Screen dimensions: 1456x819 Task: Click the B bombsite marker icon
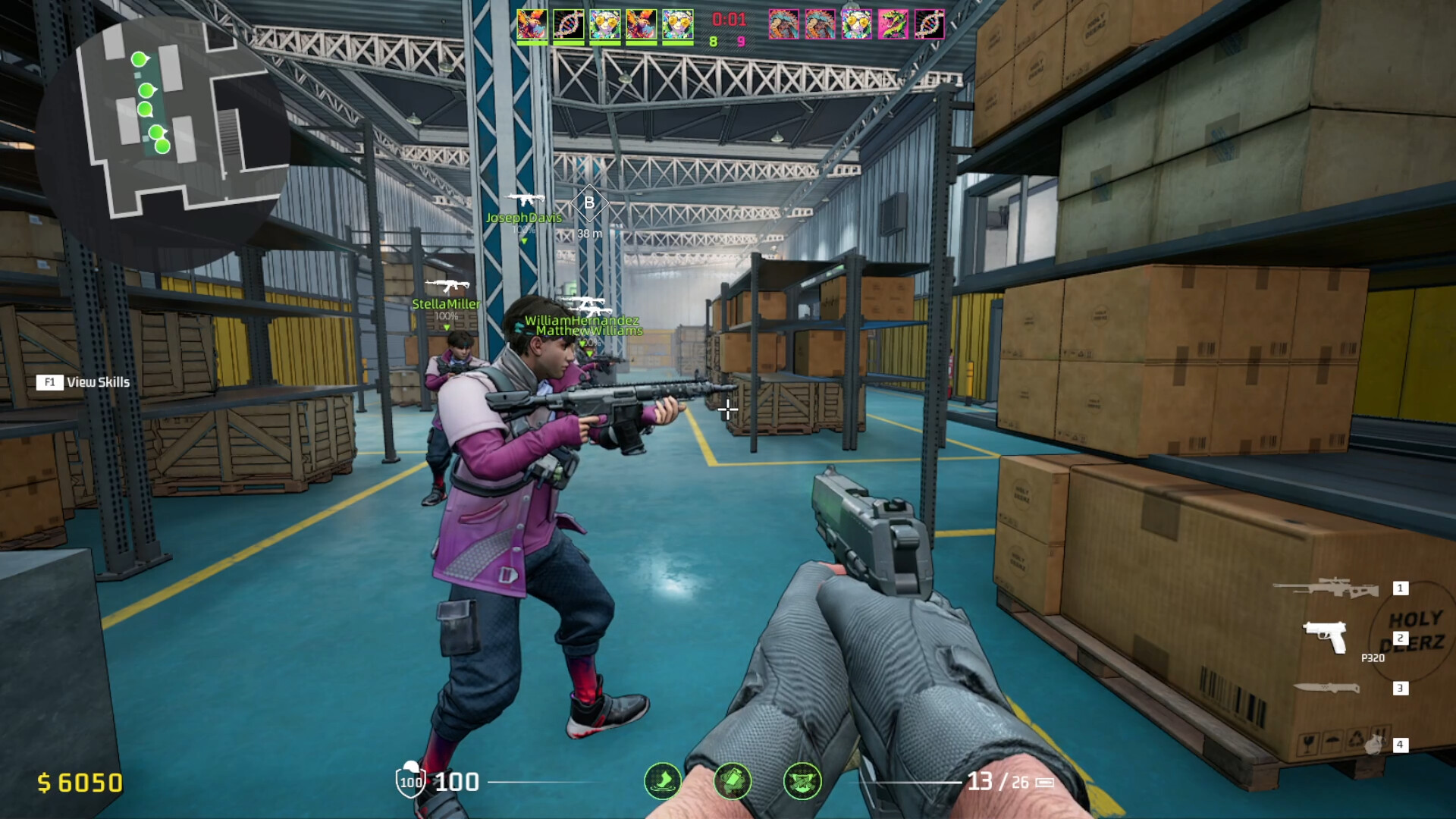[x=588, y=202]
